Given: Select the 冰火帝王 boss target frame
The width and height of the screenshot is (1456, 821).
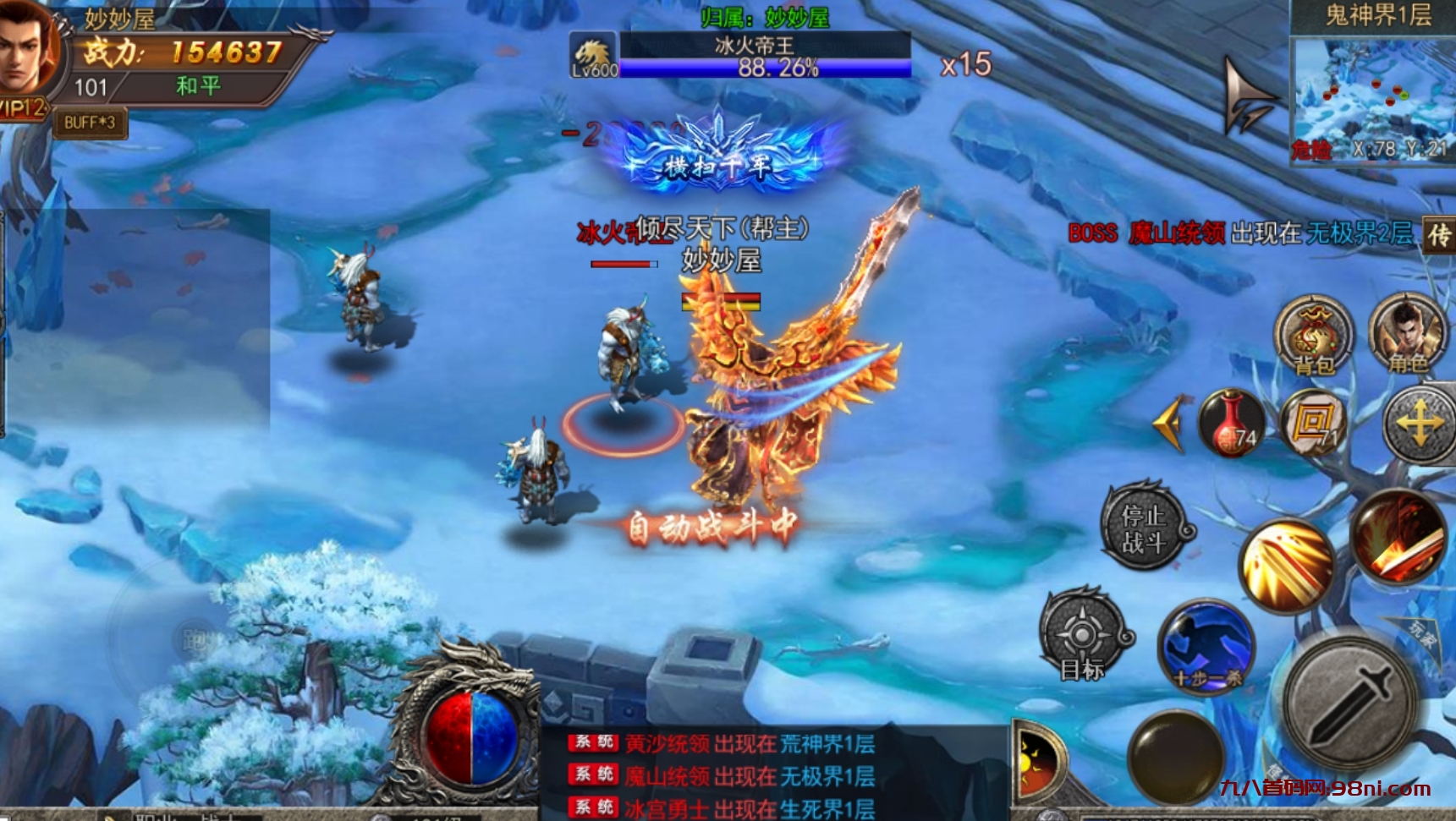Looking at the screenshot, I should point(764,55).
